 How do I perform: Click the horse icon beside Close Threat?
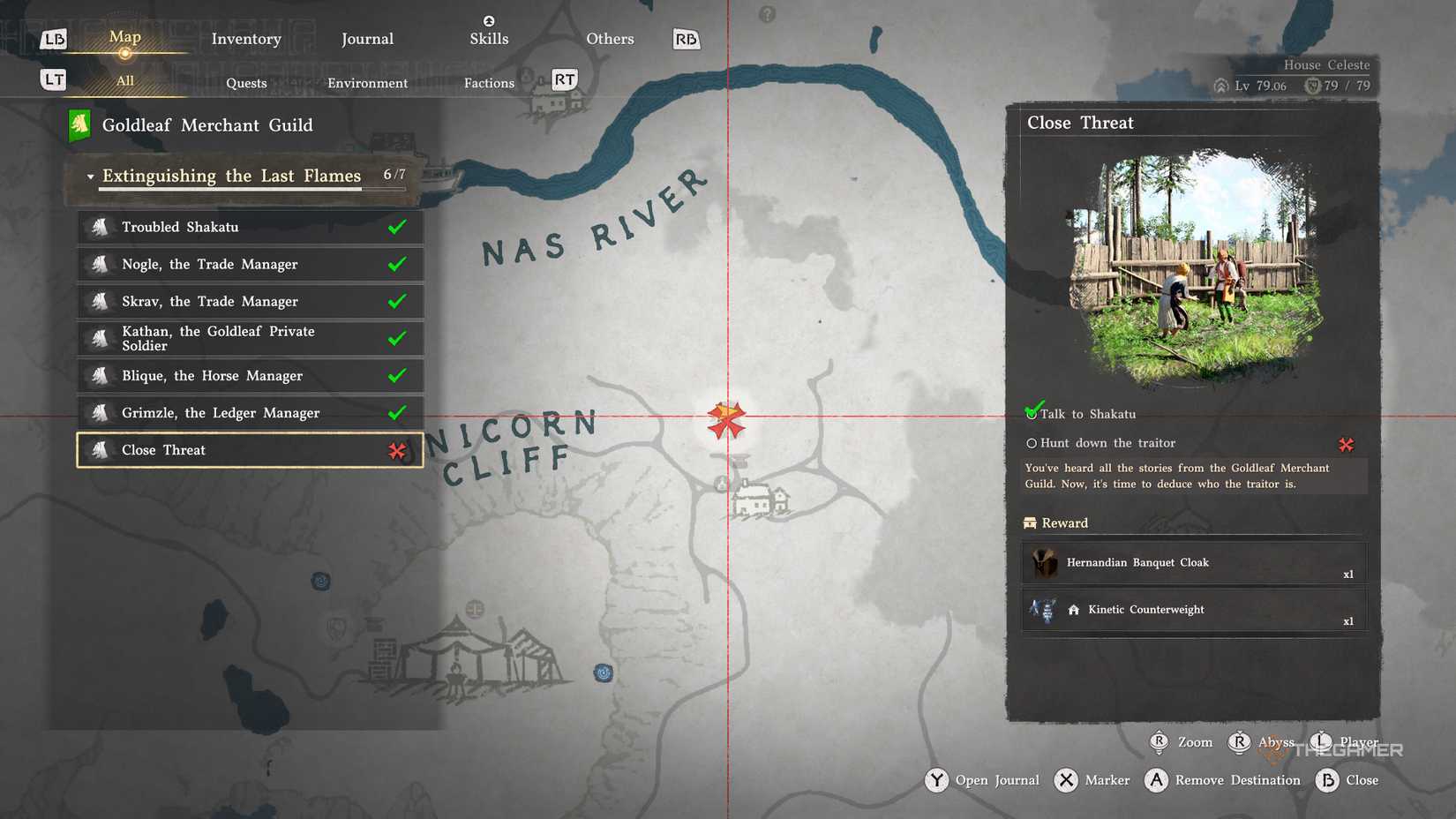(101, 450)
